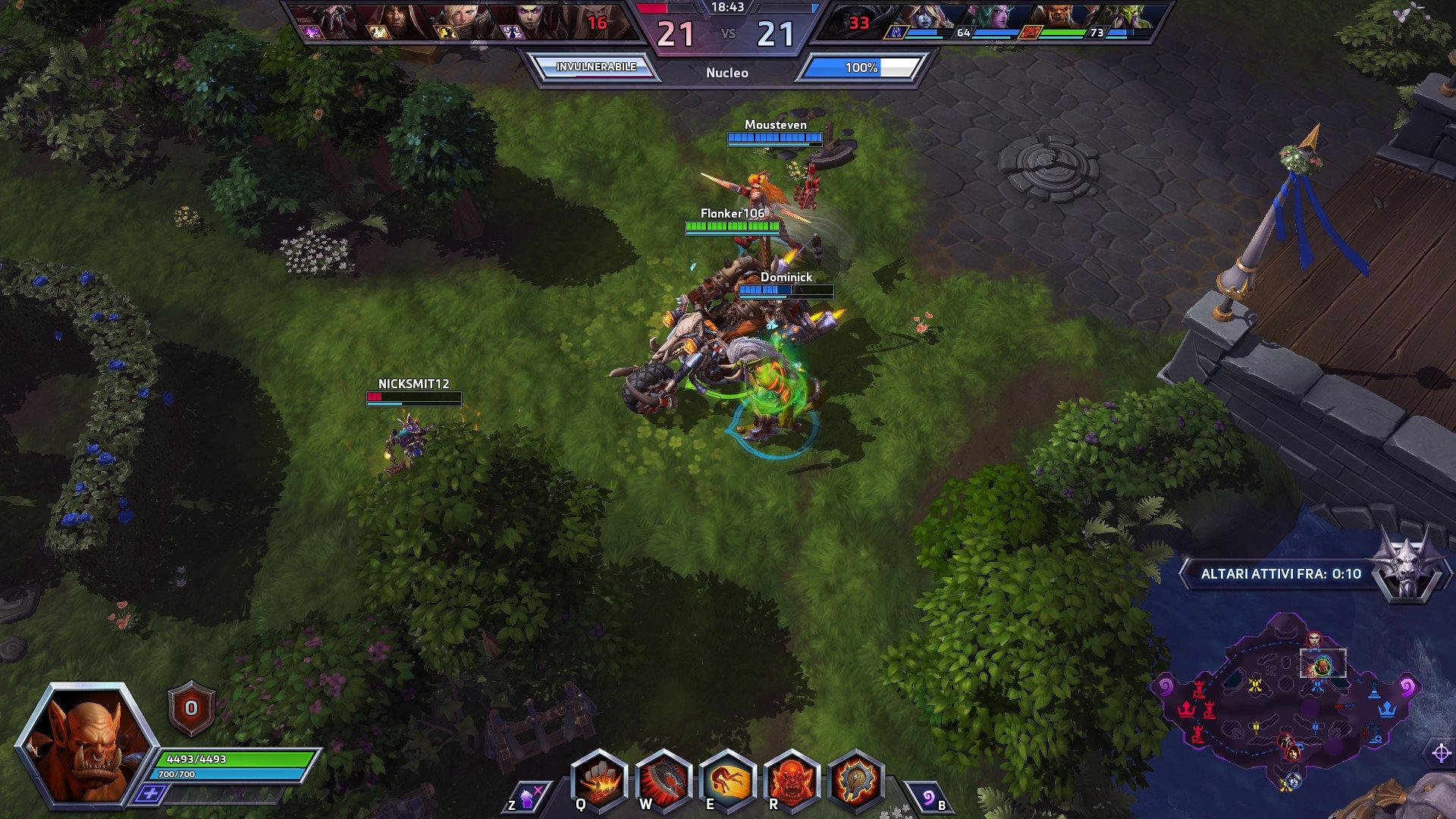Viewport: 1456px width, 819px height.
Task: Click the minimap ping crosshair button
Action: [x=1441, y=753]
